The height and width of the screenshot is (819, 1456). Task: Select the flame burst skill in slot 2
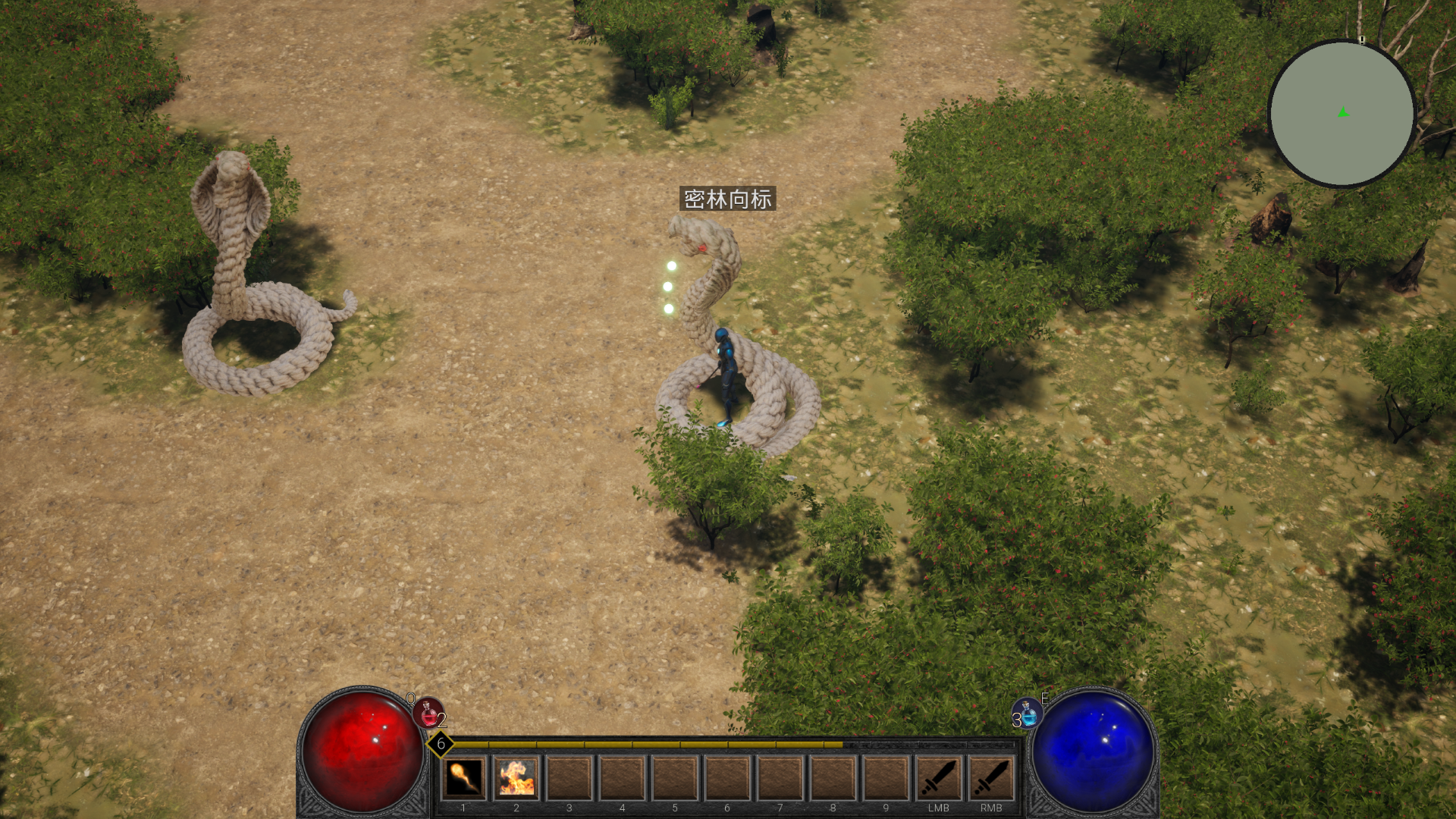[516, 778]
